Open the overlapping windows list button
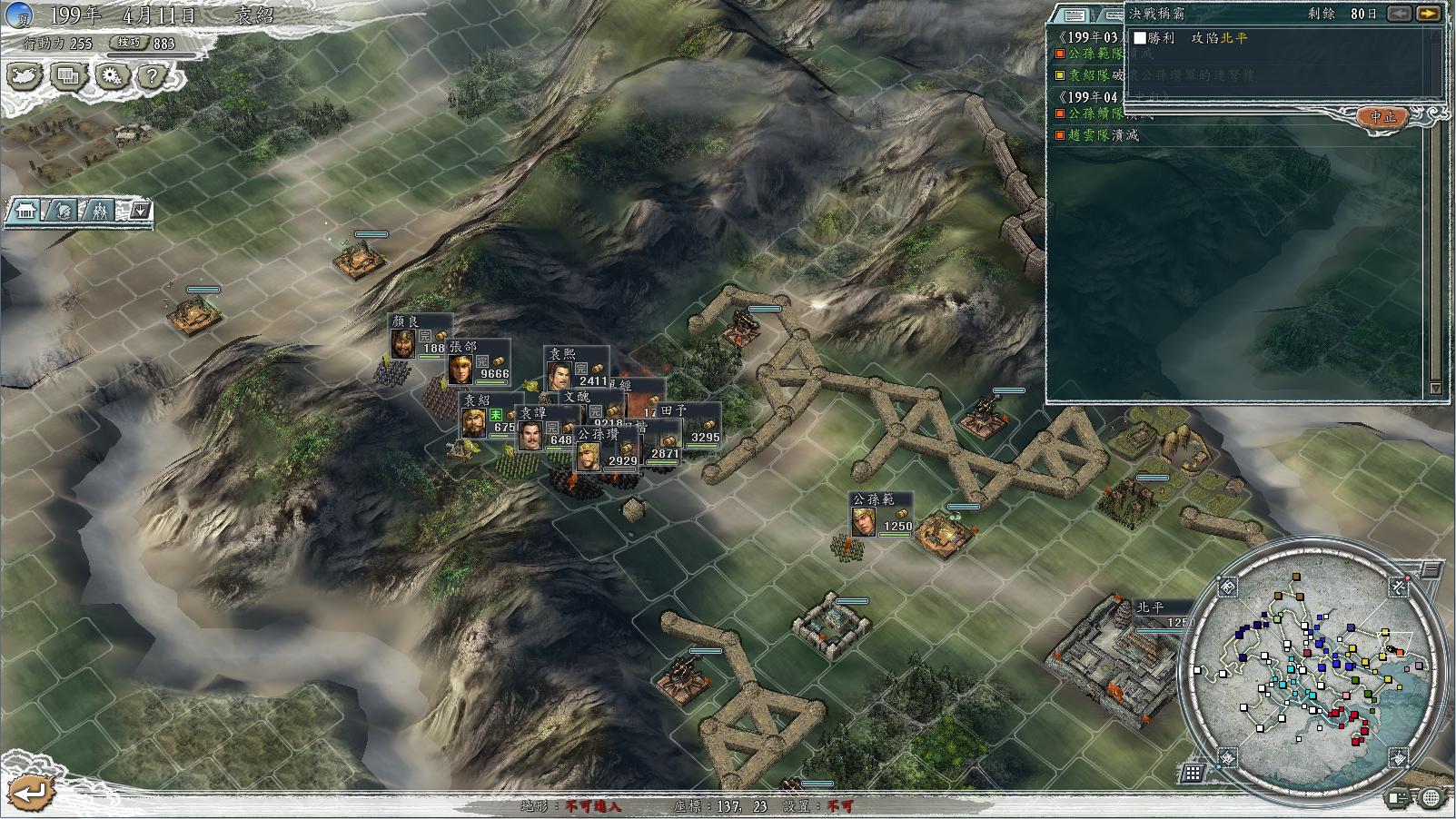Image resolution: width=1456 pixels, height=819 pixels. pyautogui.click(x=67, y=76)
